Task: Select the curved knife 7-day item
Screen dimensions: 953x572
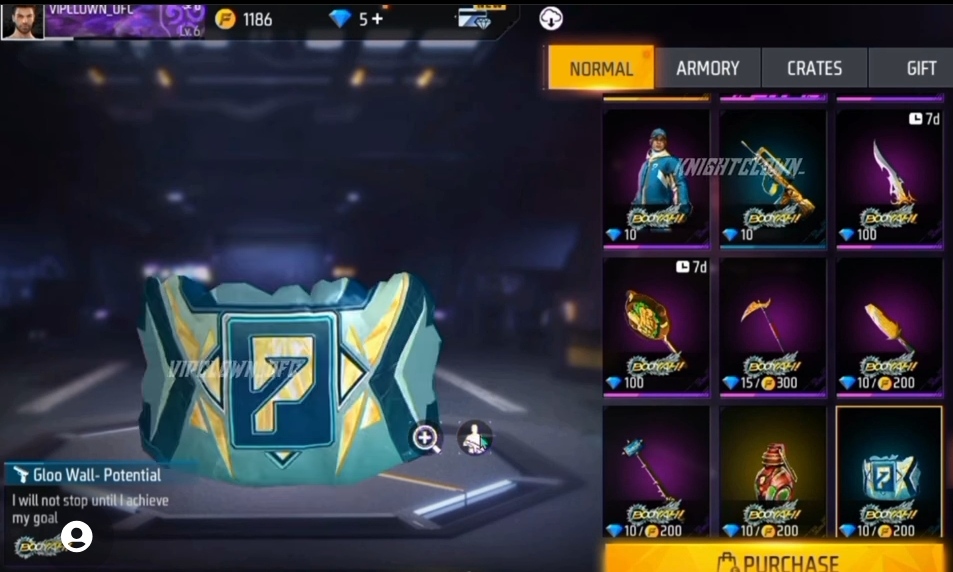Action: coord(889,177)
